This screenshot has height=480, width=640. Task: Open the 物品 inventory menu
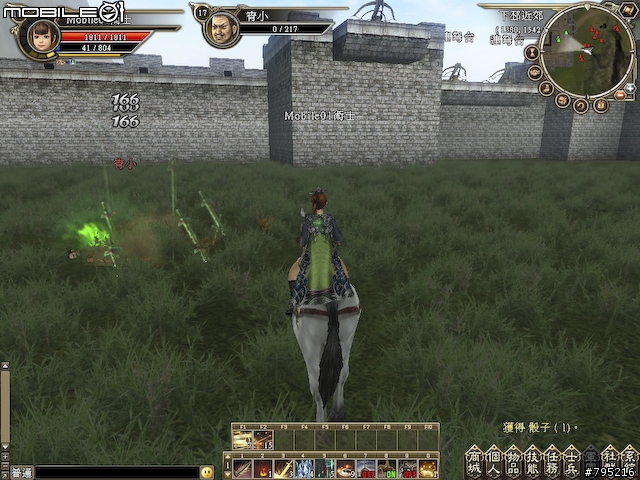pyautogui.click(x=513, y=461)
